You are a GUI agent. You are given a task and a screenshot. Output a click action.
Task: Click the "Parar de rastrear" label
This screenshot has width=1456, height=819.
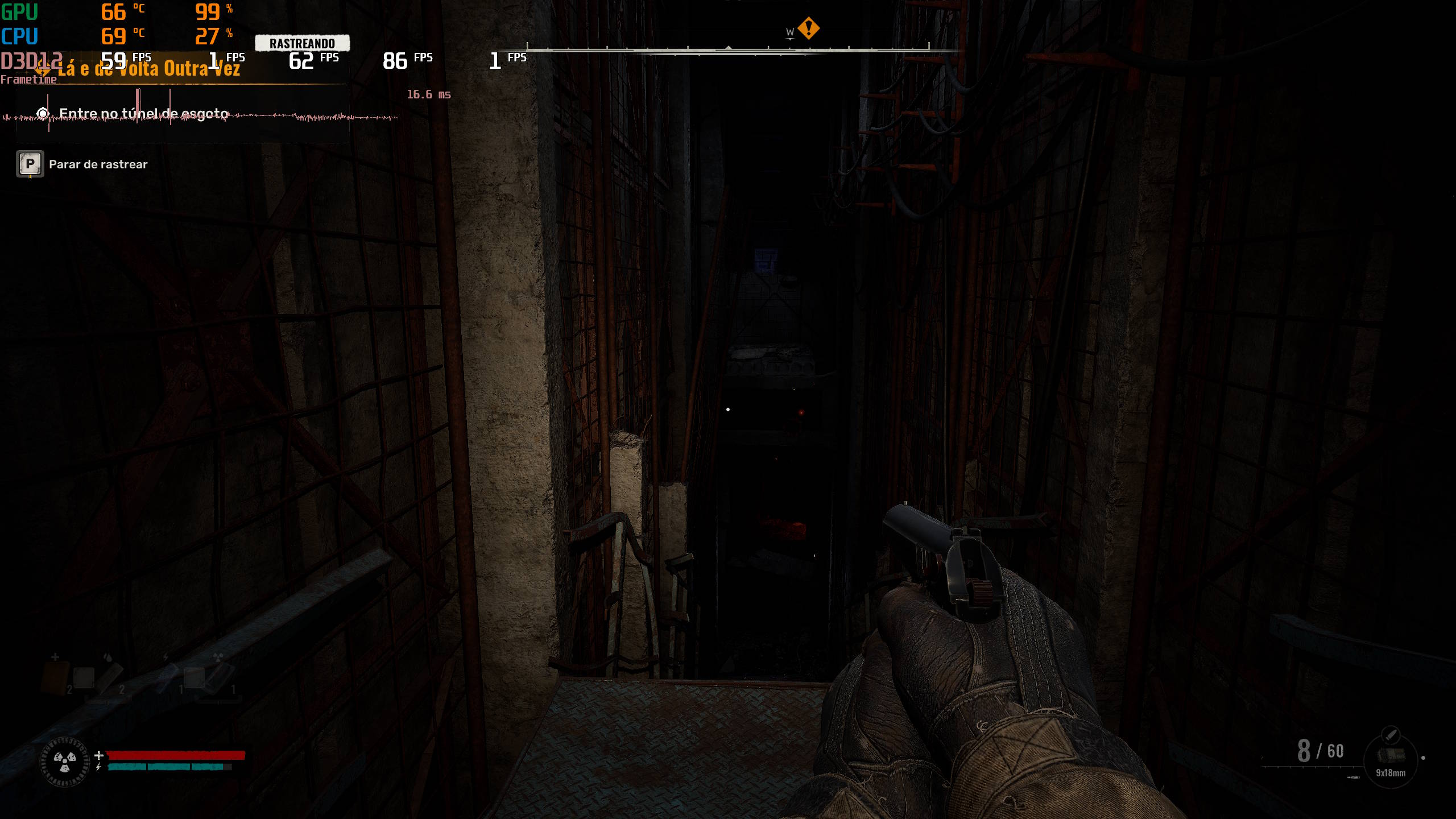click(98, 164)
